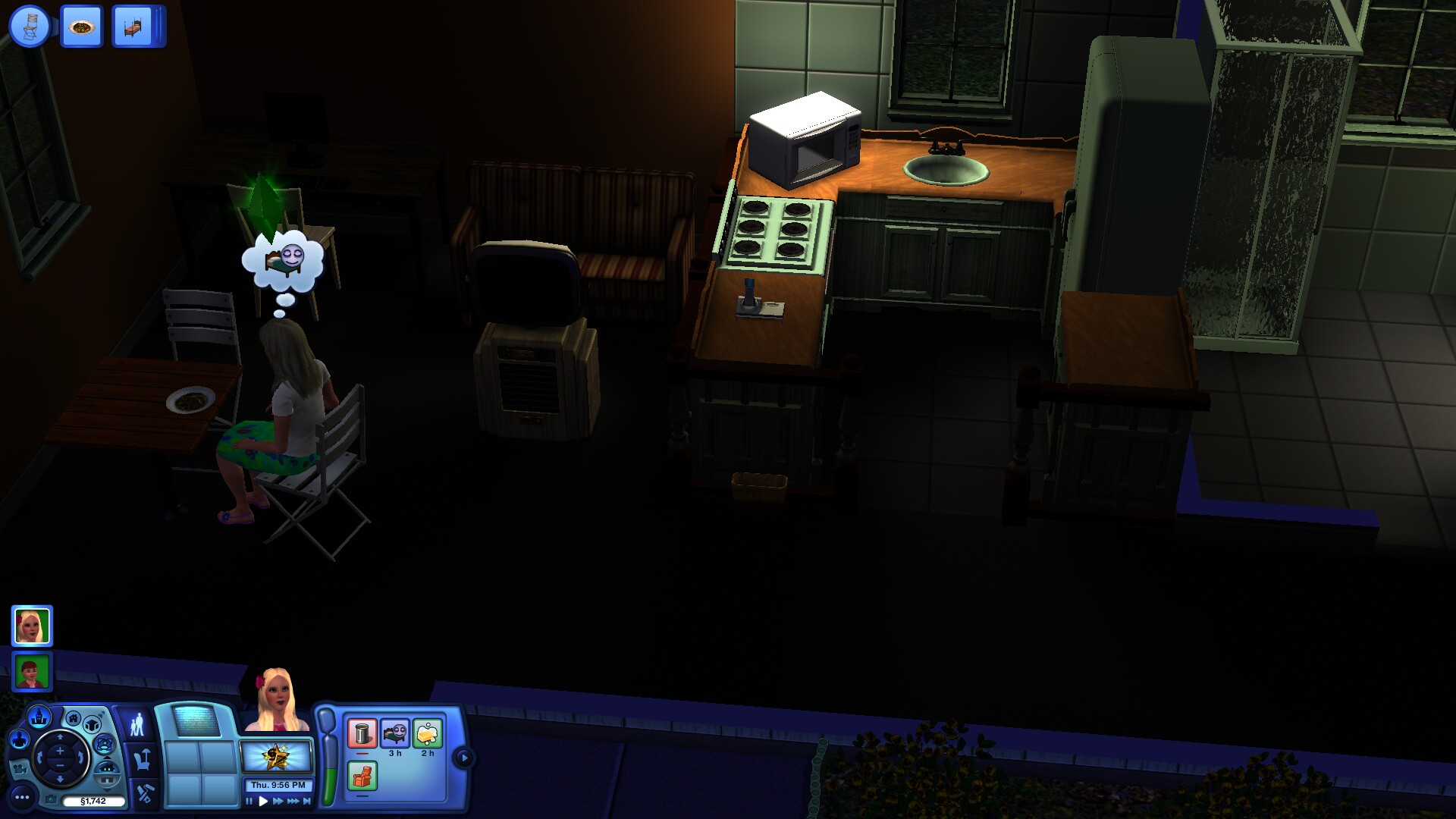Enable ultra speed playback

294,800
